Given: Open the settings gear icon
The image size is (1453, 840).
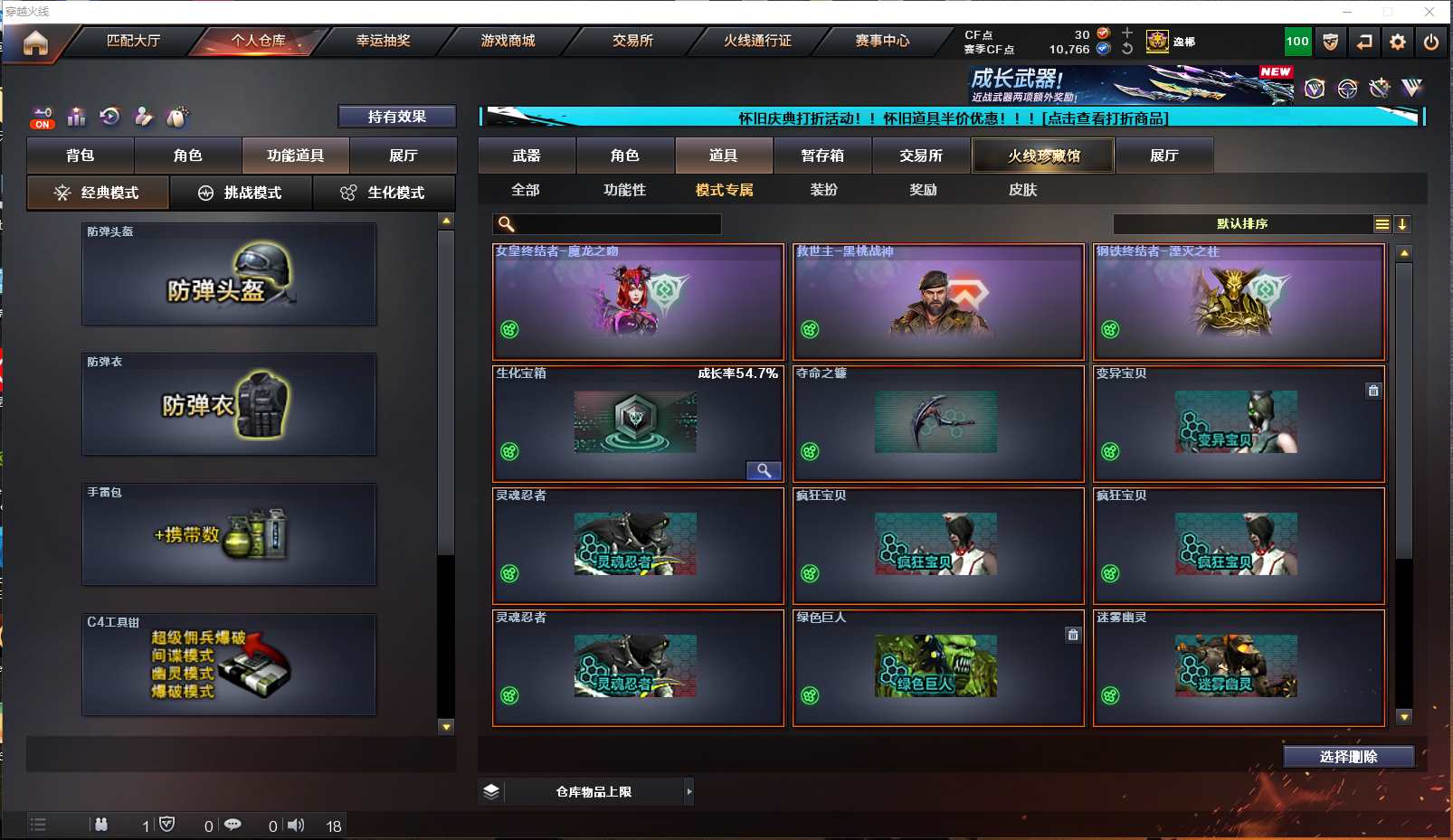Looking at the screenshot, I should [x=1398, y=42].
